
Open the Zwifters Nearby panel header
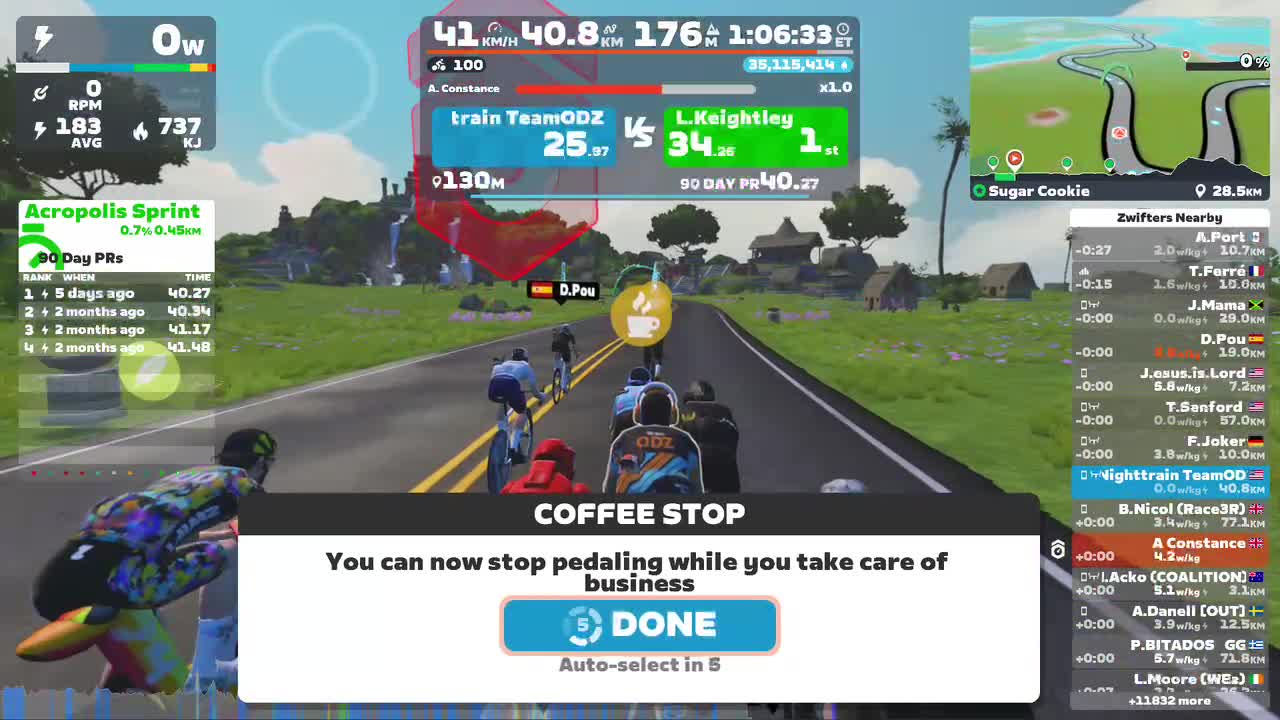[x=1168, y=217]
